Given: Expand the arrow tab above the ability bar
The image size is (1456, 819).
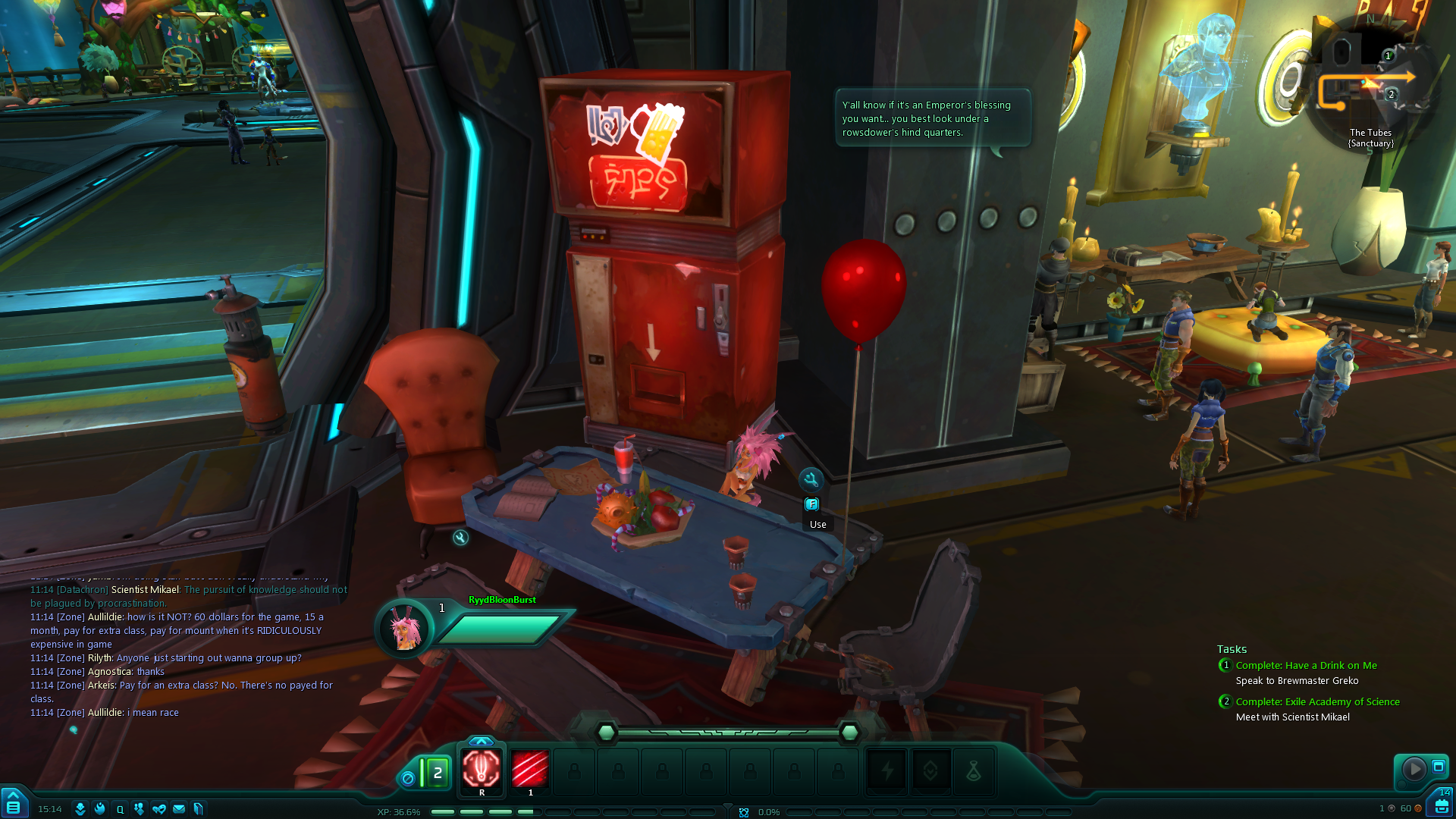Looking at the screenshot, I should click(x=481, y=741).
